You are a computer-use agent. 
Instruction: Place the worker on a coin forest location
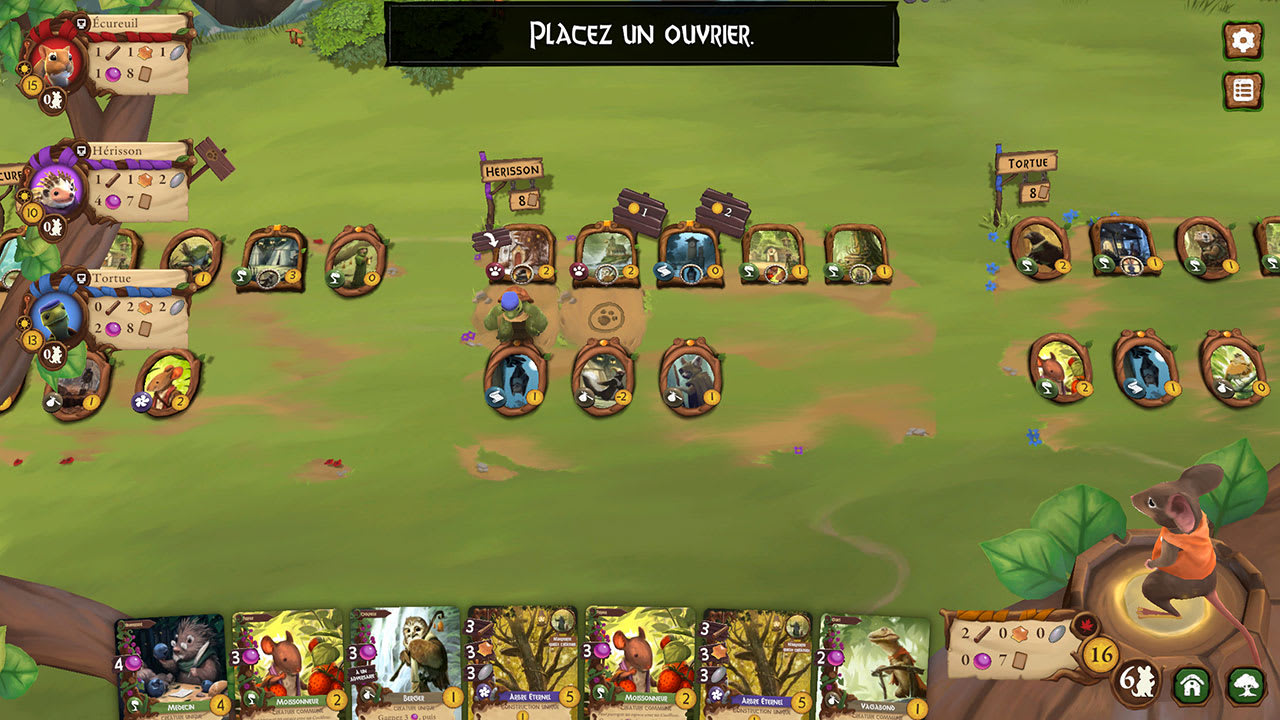pyautogui.click(x=641, y=212)
